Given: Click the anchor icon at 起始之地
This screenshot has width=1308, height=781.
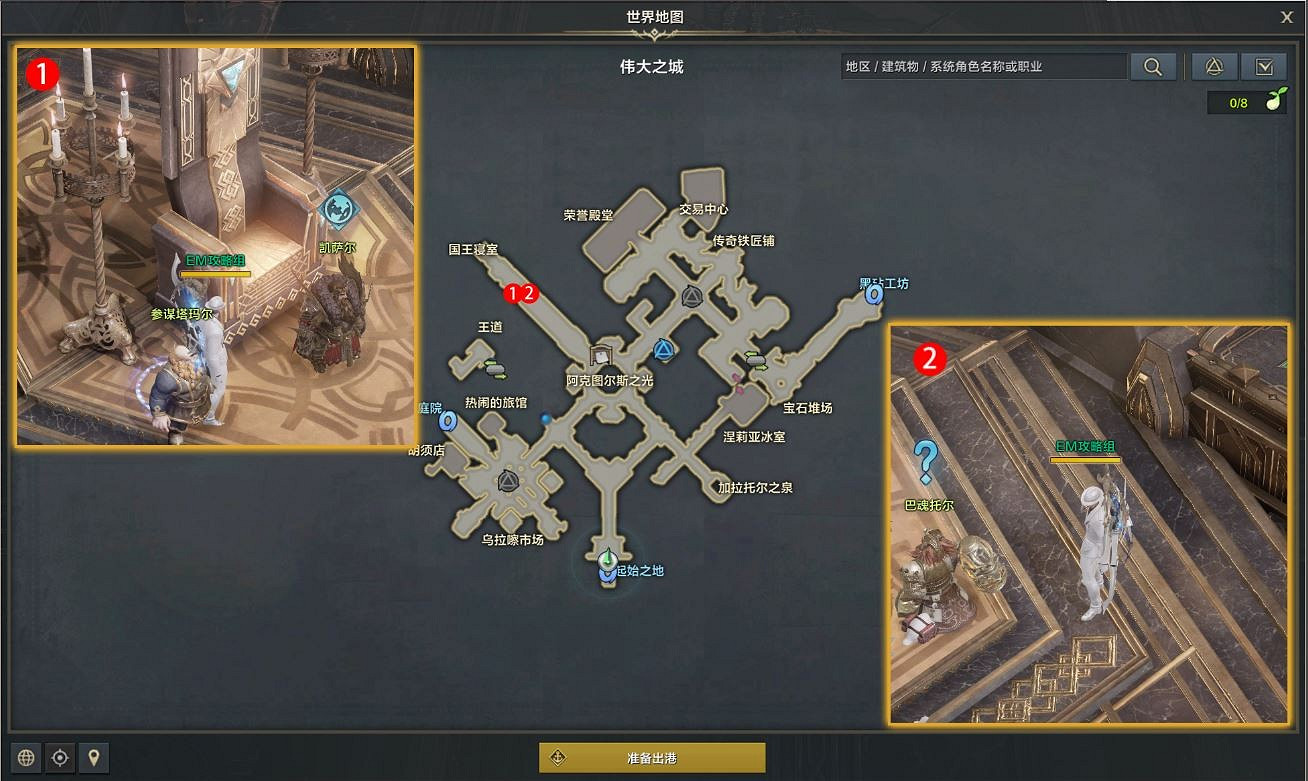Looking at the screenshot, I should (605, 570).
